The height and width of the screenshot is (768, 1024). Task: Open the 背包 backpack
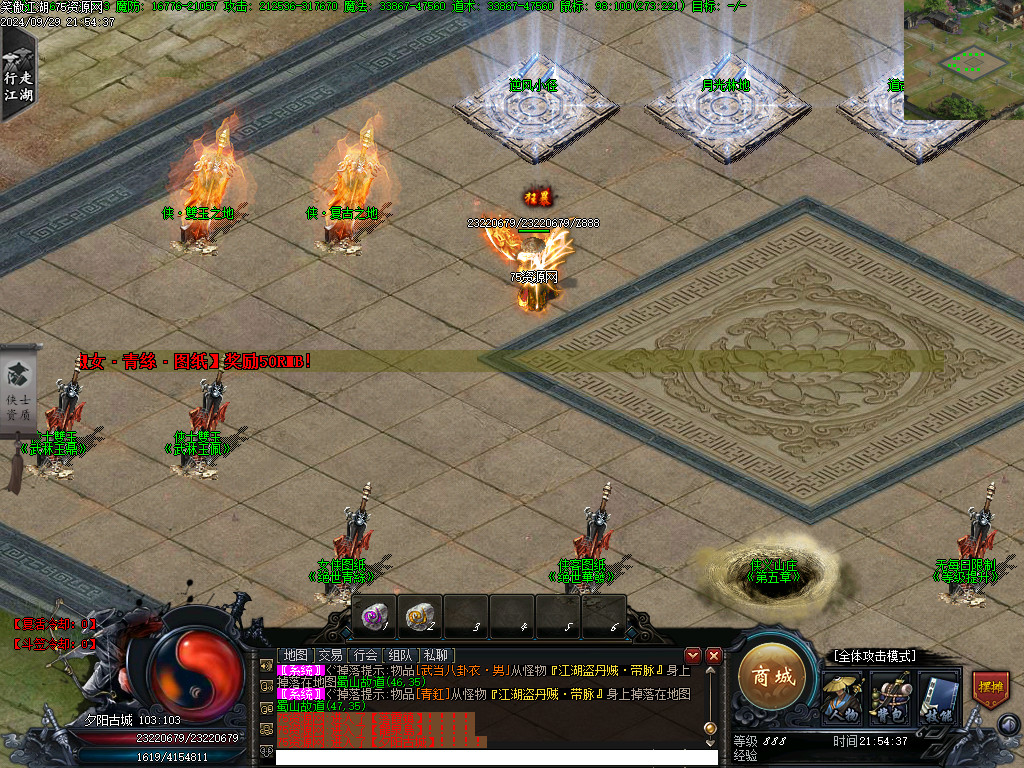[x=890, y=697]
